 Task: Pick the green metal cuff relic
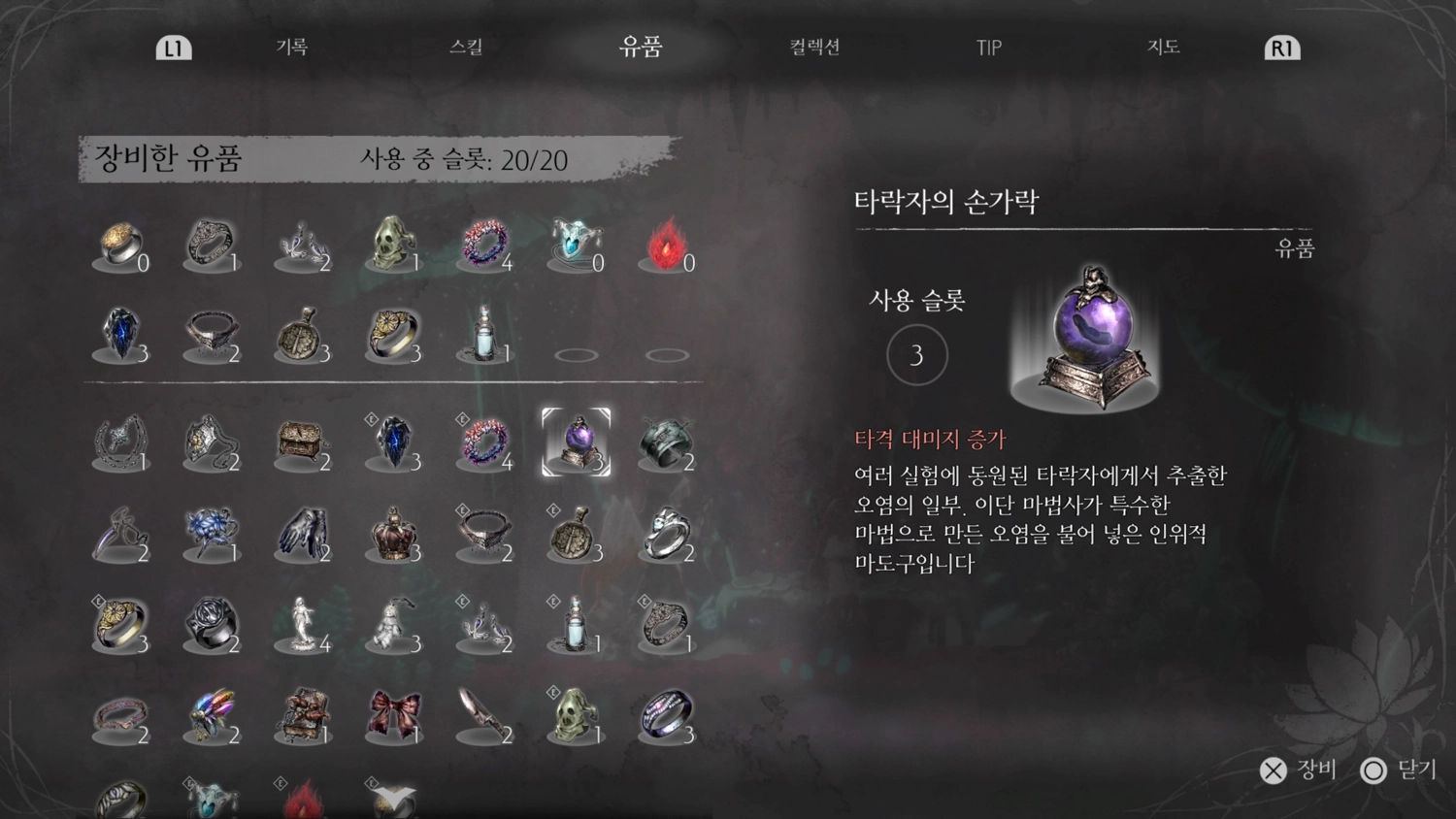[x=667, y=442]
